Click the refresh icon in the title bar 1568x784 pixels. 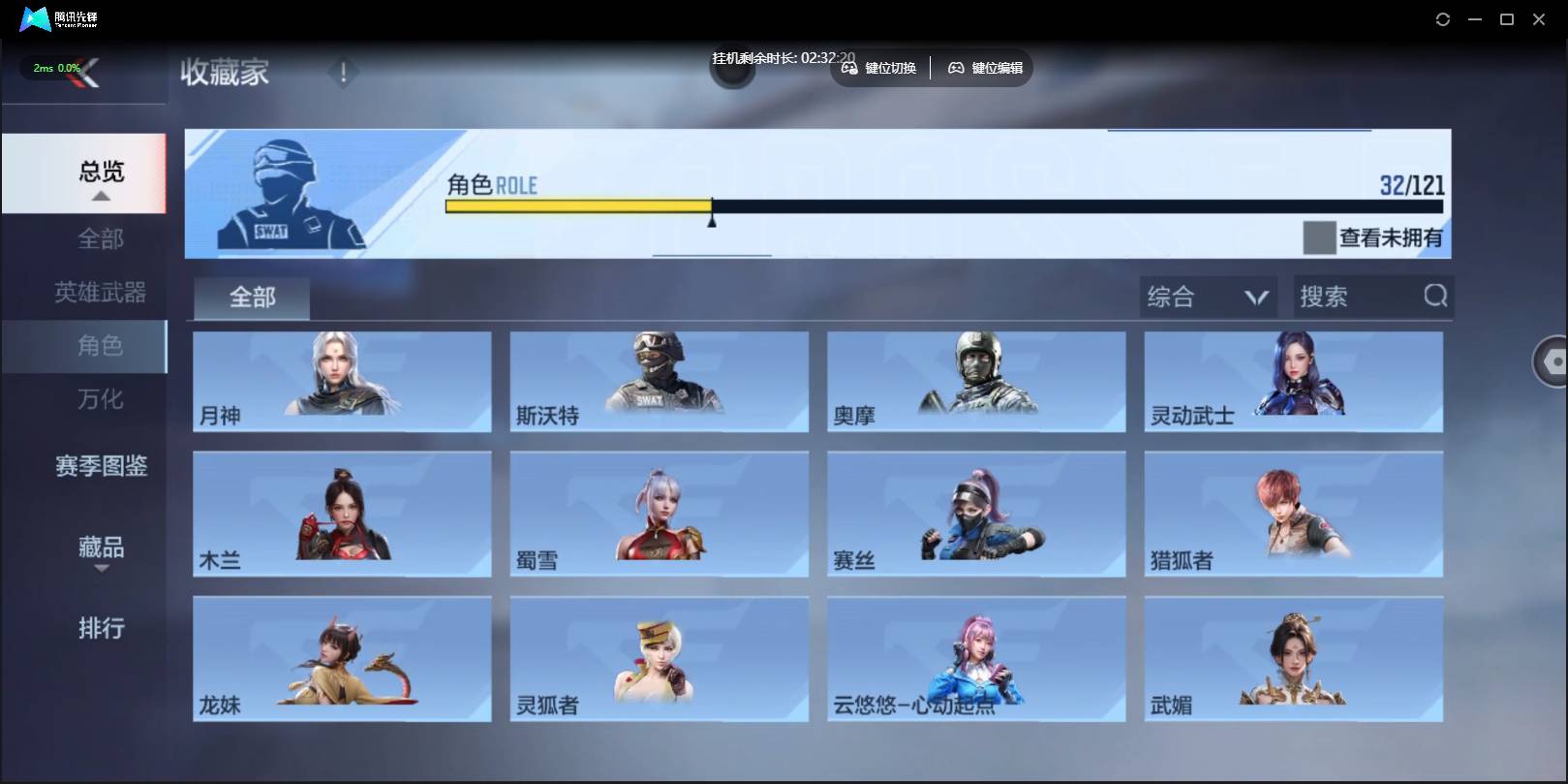[x=1442, y=18]
